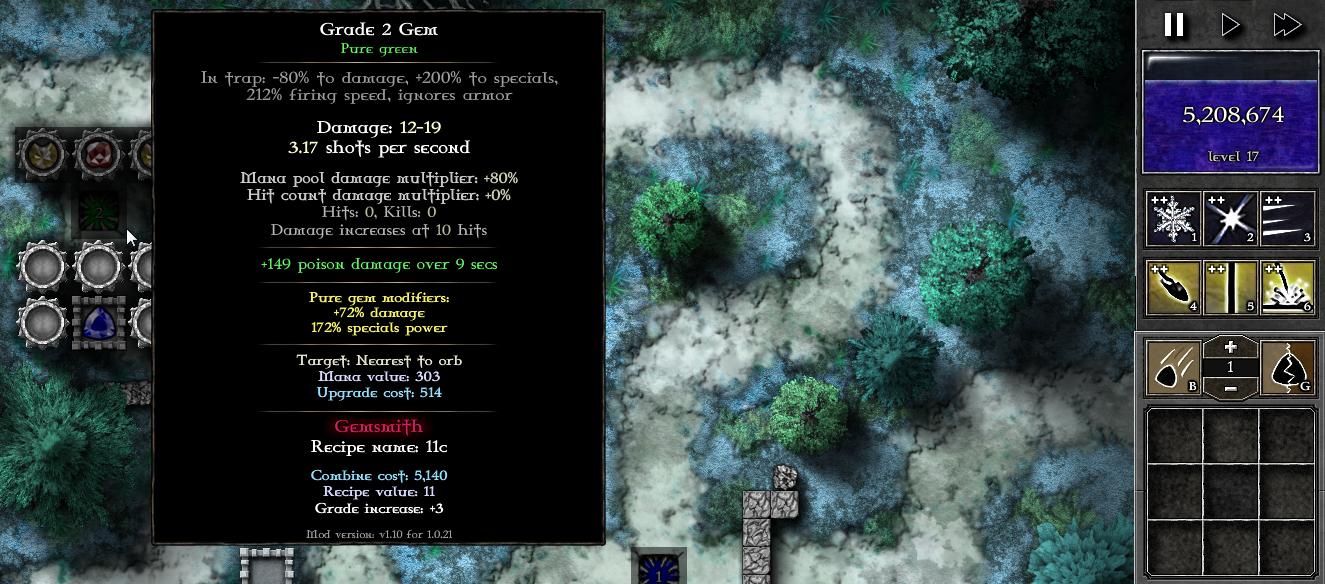The image size is (1325, 584).
Task: Select the Freeze snowflake spell
Action: point(1173,218)
